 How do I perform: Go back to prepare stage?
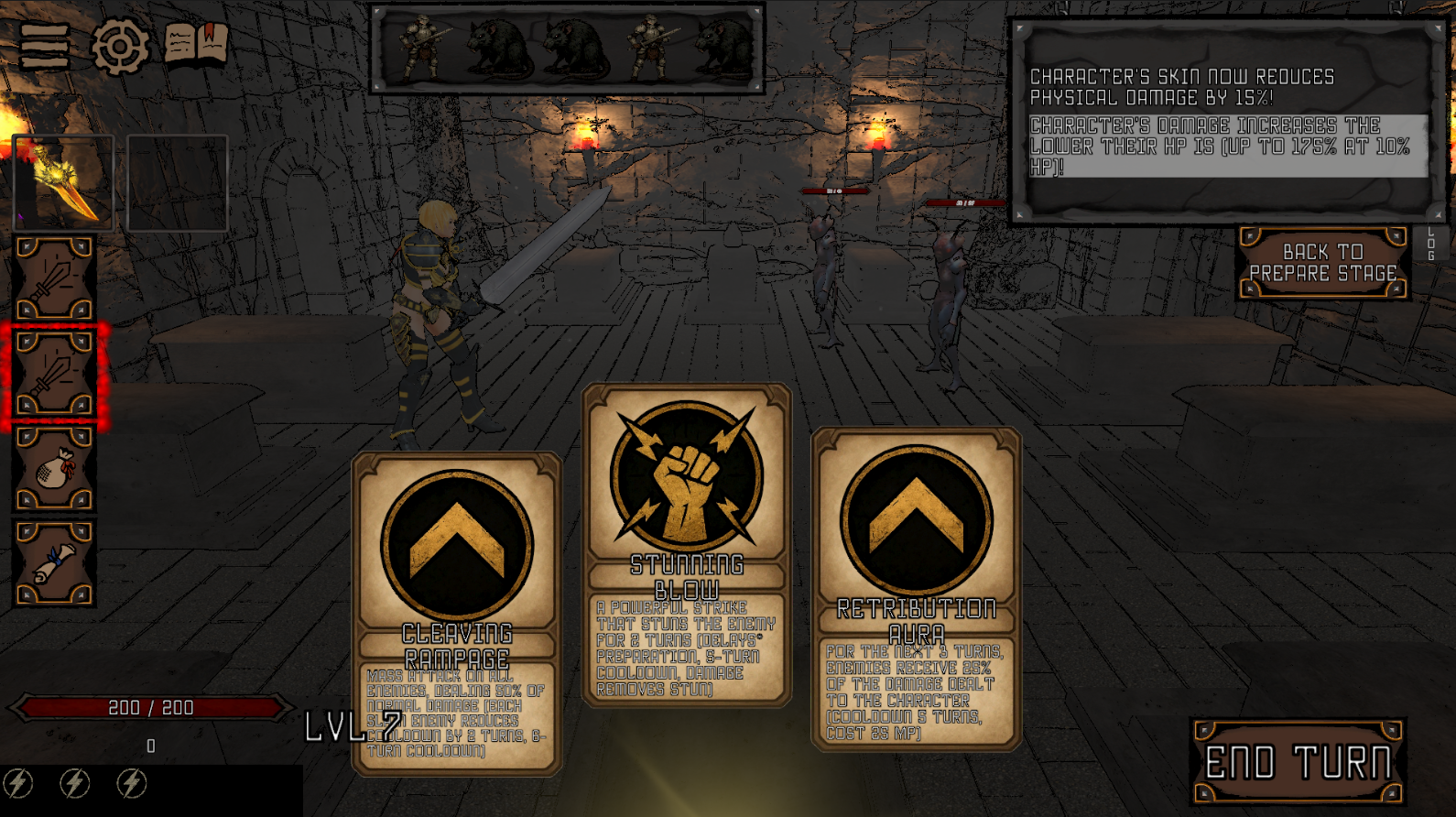tap(1323, 263)
